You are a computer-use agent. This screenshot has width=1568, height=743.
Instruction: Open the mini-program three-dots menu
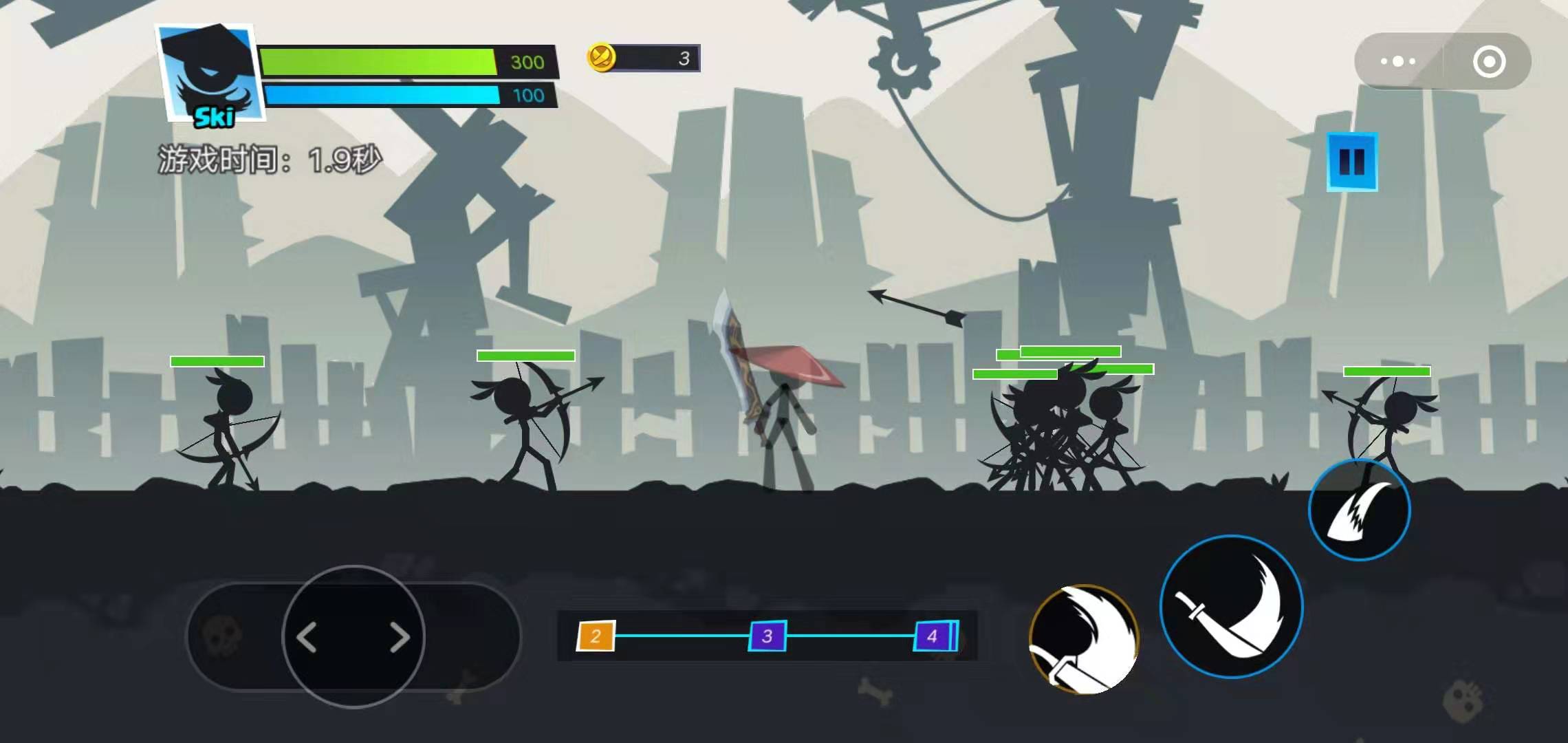[x=1397, y=61]
